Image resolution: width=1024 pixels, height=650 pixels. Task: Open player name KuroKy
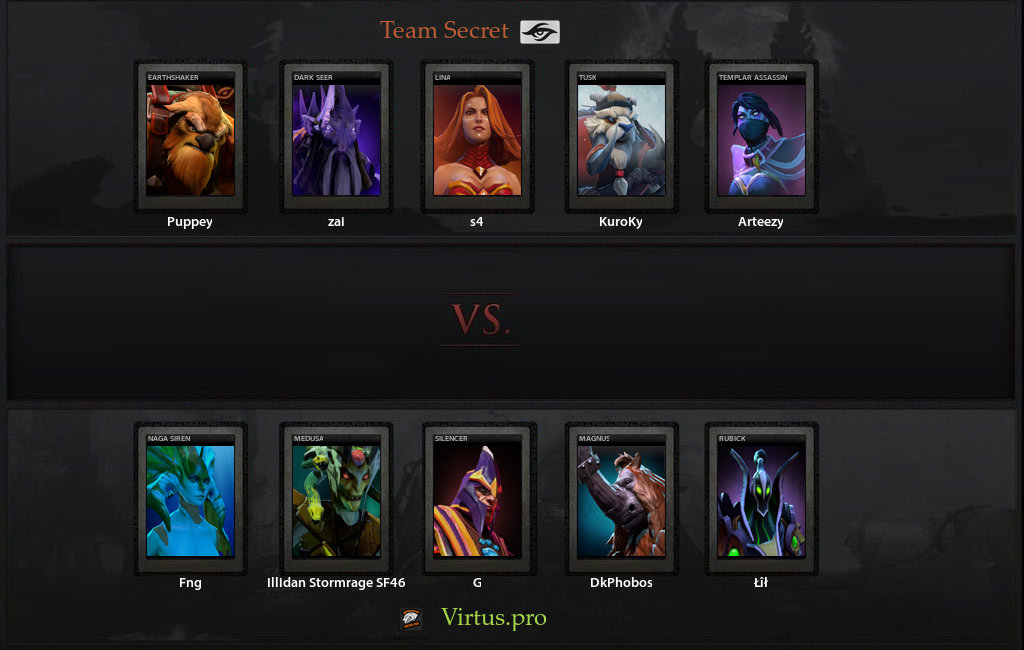[621, 222]
